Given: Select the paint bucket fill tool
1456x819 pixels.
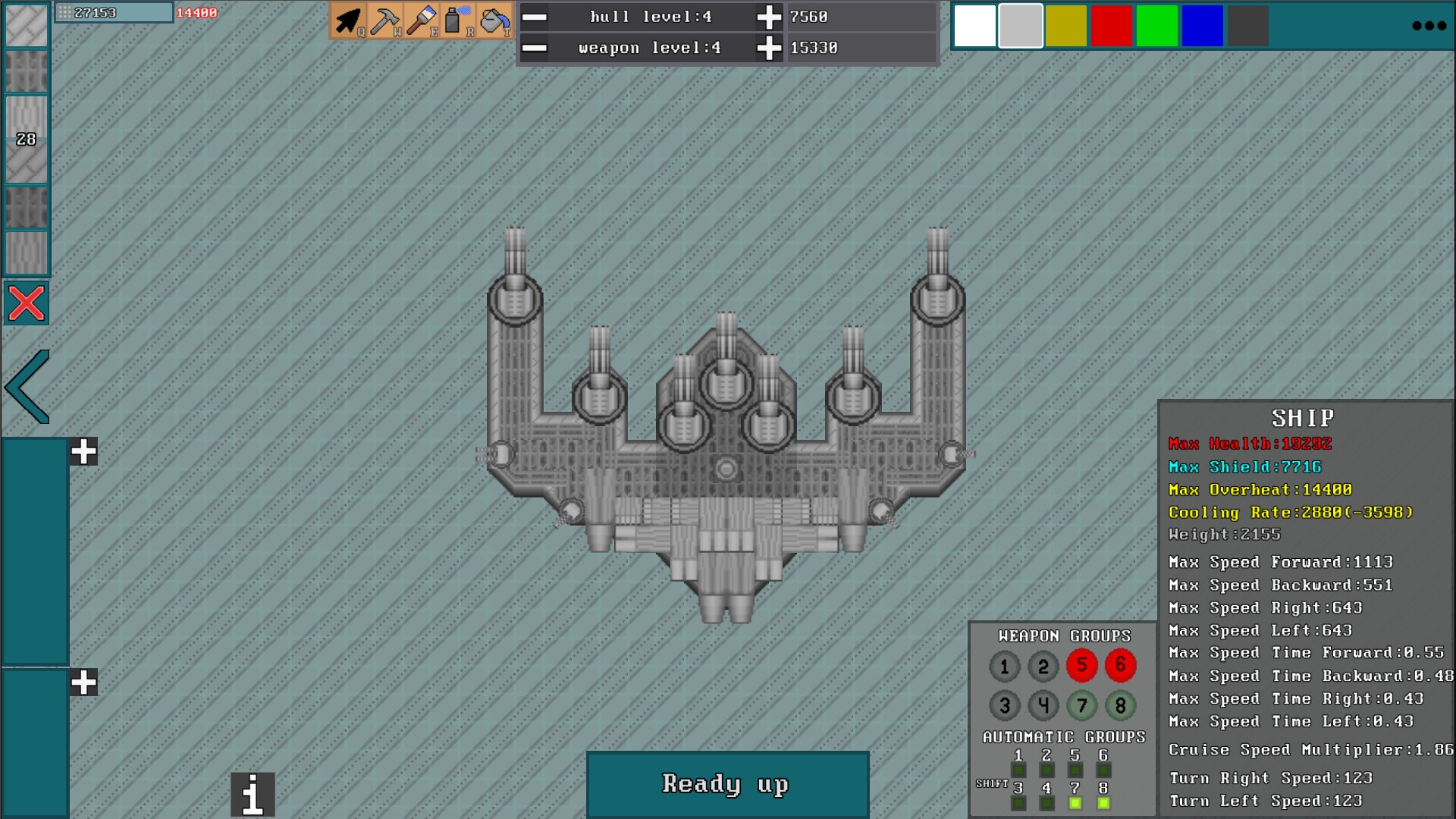Looking at the screenshot, I should (494, 20).
